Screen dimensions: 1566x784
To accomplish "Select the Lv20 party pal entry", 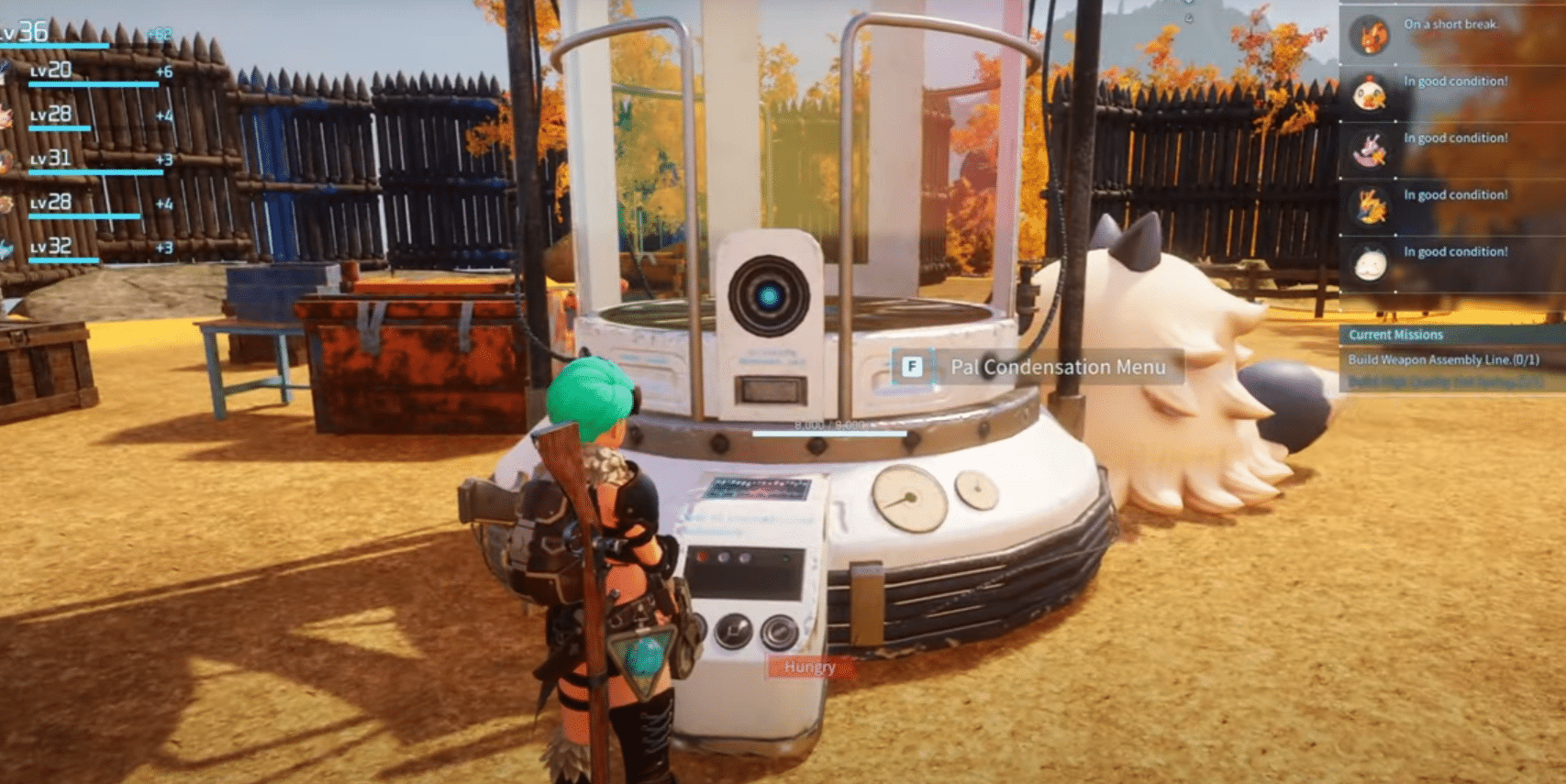I will (51, 72).
